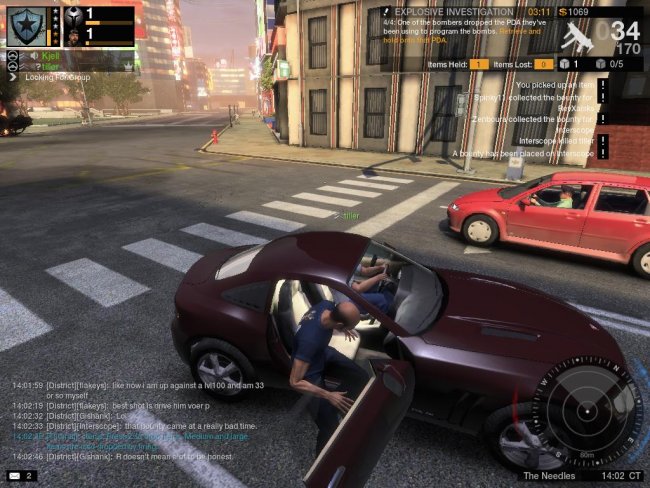Toggle the Looking For Group status

pos(47,77)
